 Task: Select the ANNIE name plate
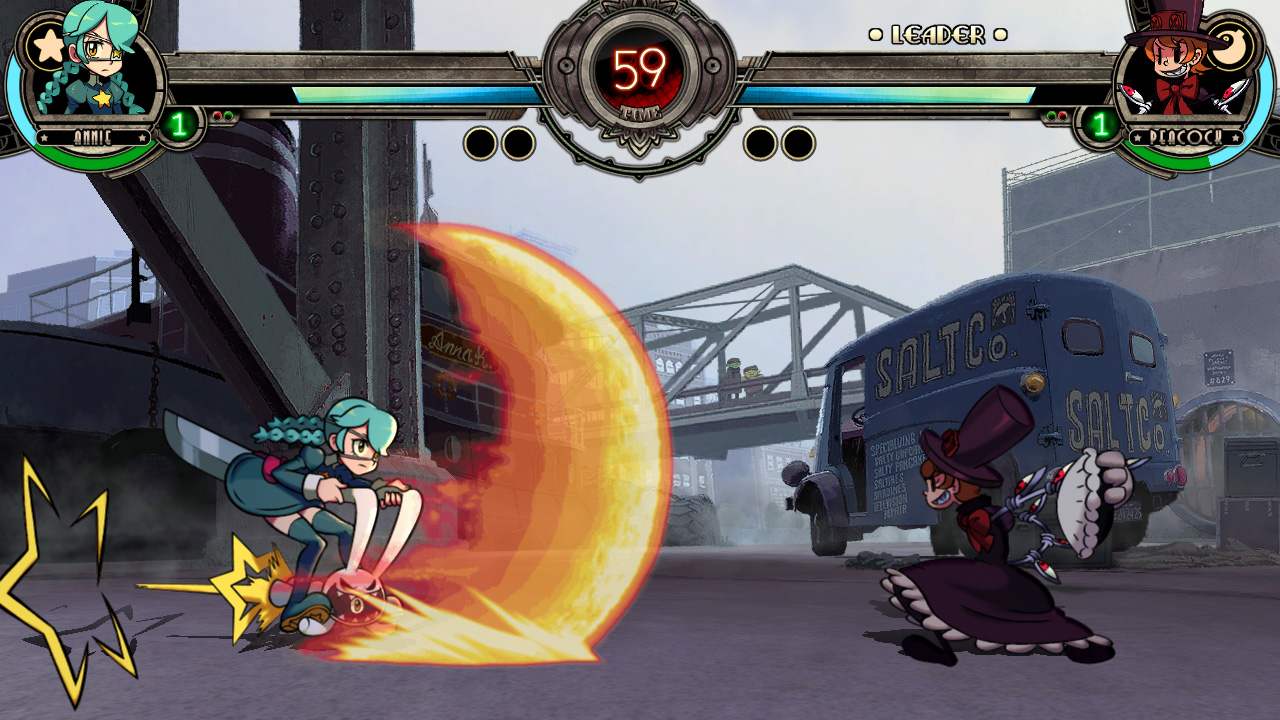point(91,138)
